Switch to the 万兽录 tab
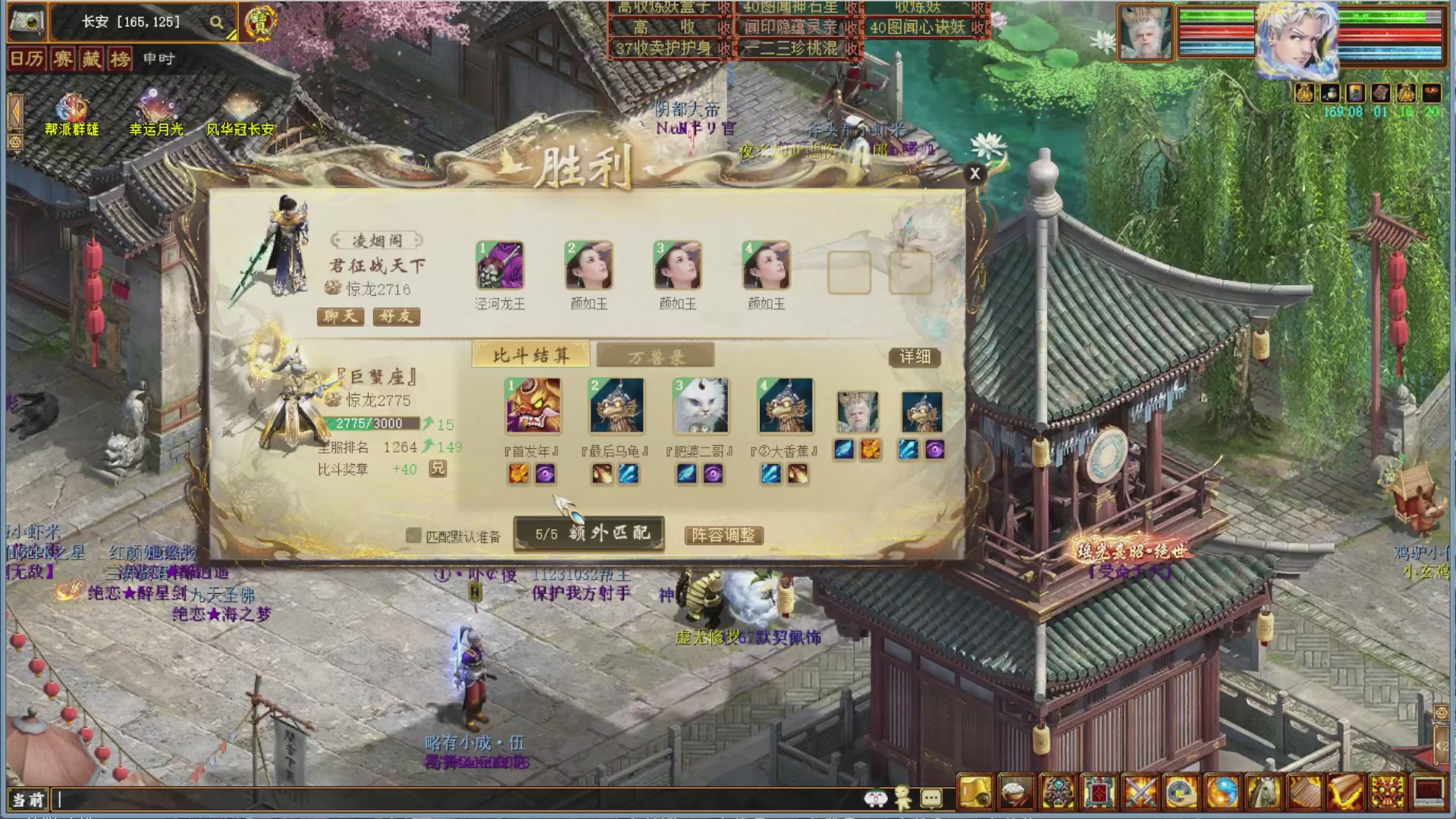The width and height of the screenshot is (1456, 819). 655,354
